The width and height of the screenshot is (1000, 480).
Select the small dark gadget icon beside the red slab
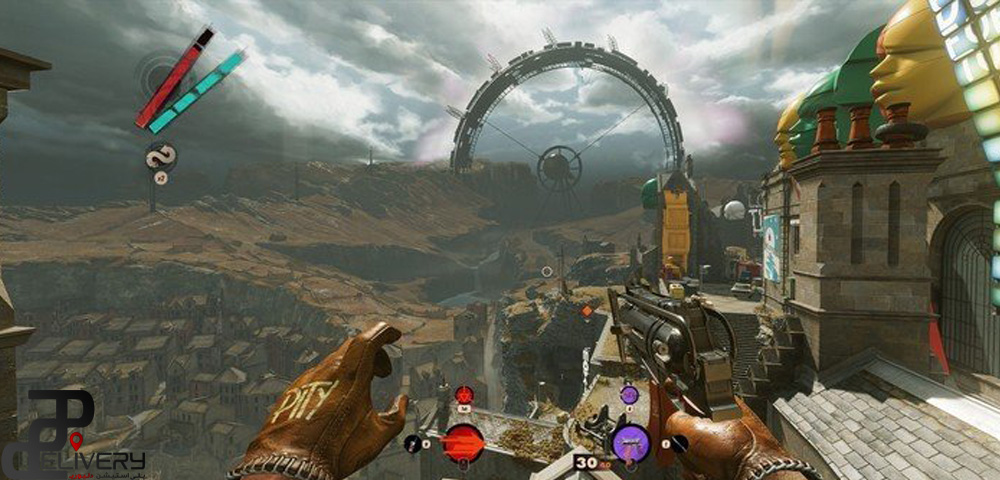[x=413, y=441]
